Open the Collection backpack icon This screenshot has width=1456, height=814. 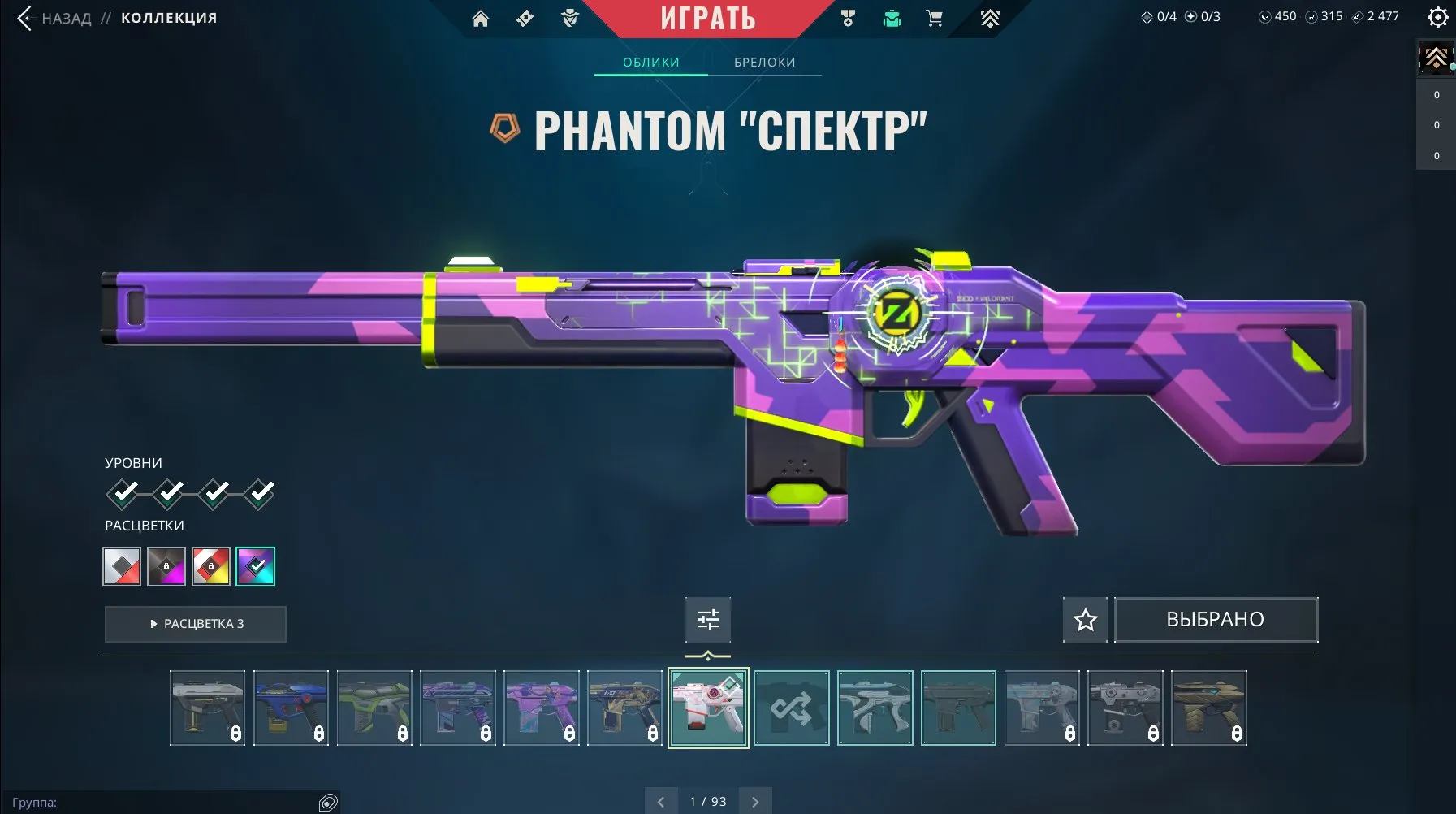click(x=892, y=18)
